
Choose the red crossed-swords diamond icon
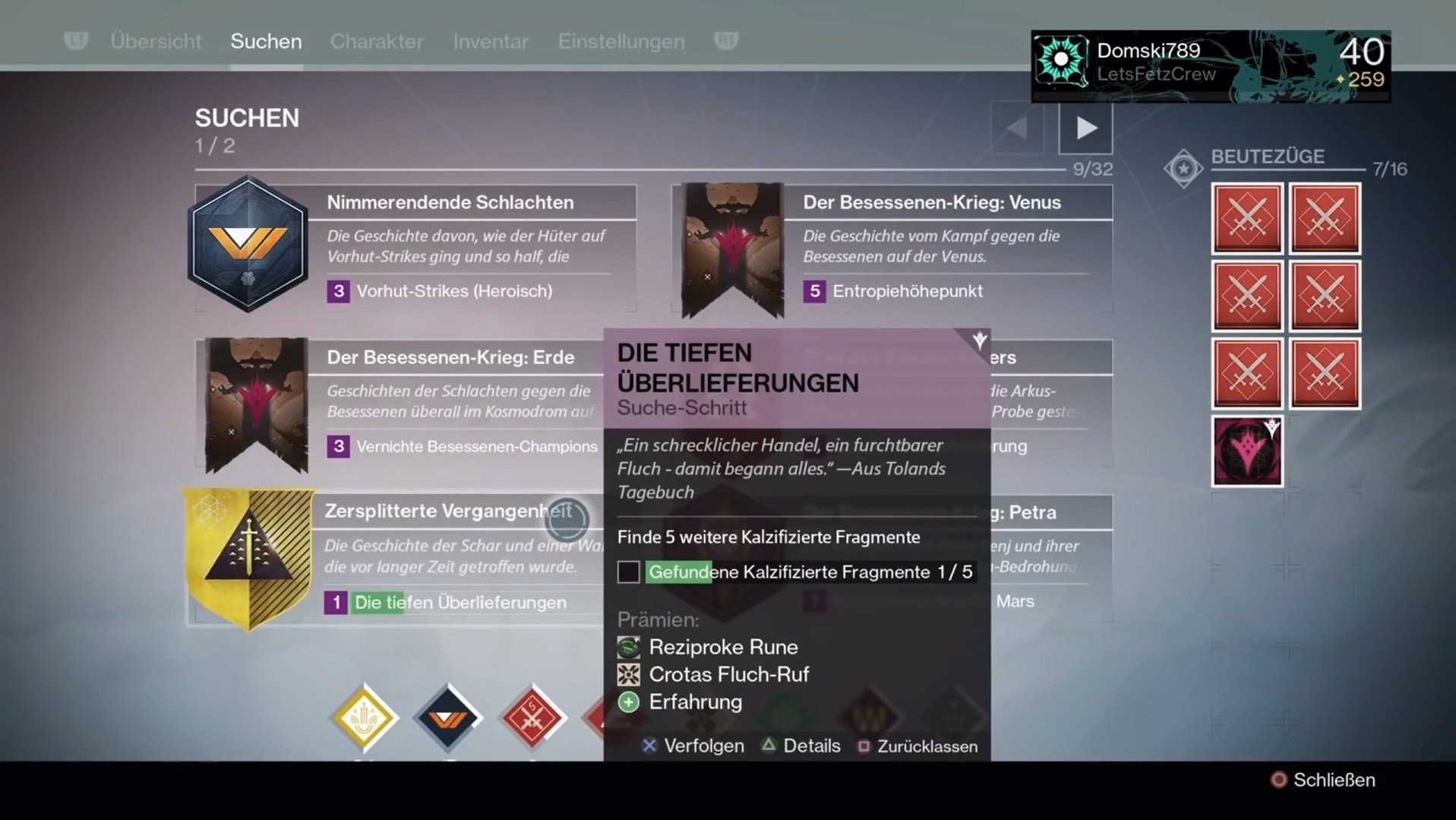(532, 717)
